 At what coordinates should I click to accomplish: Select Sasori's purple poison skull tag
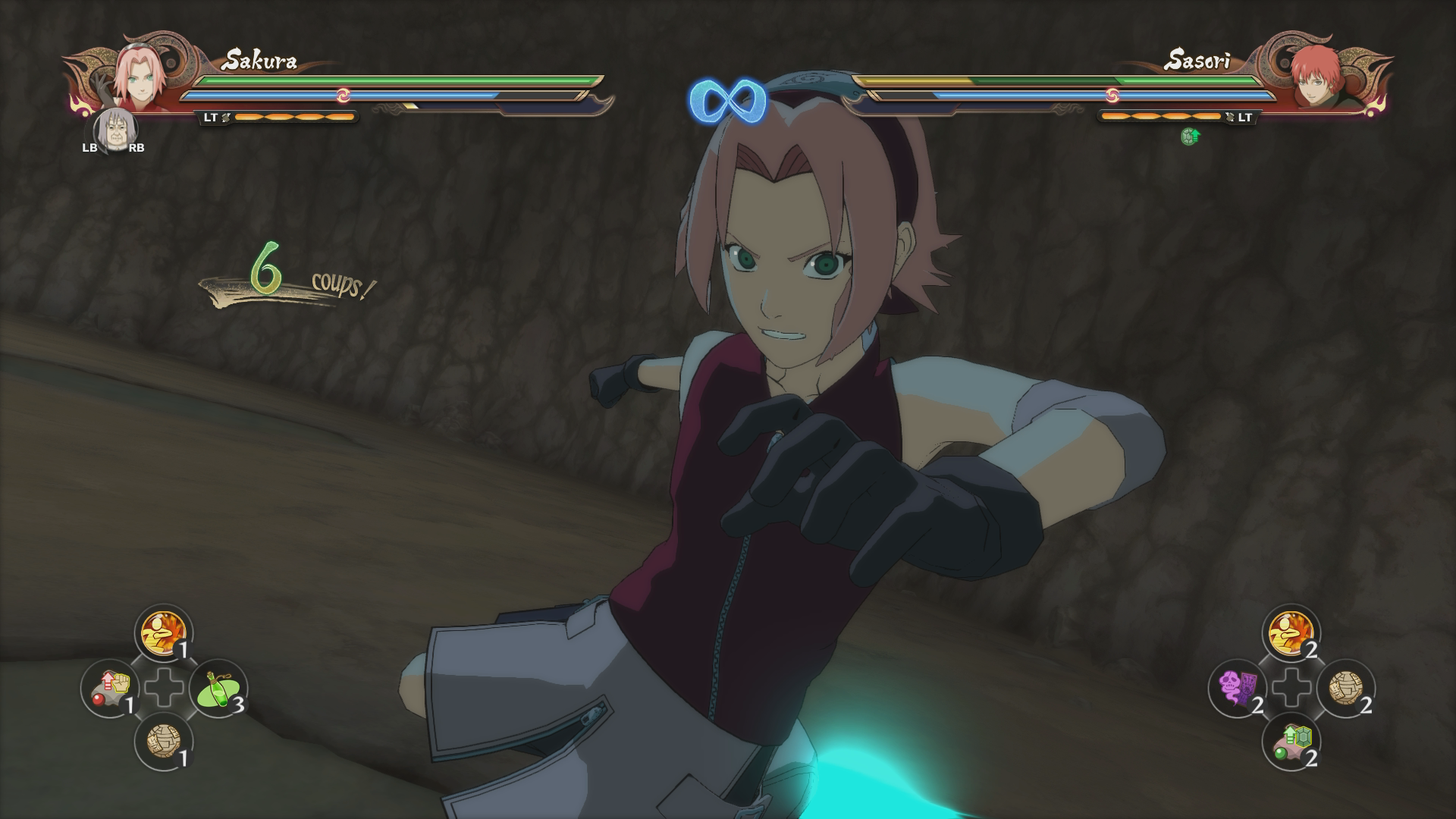point(1237,688)
